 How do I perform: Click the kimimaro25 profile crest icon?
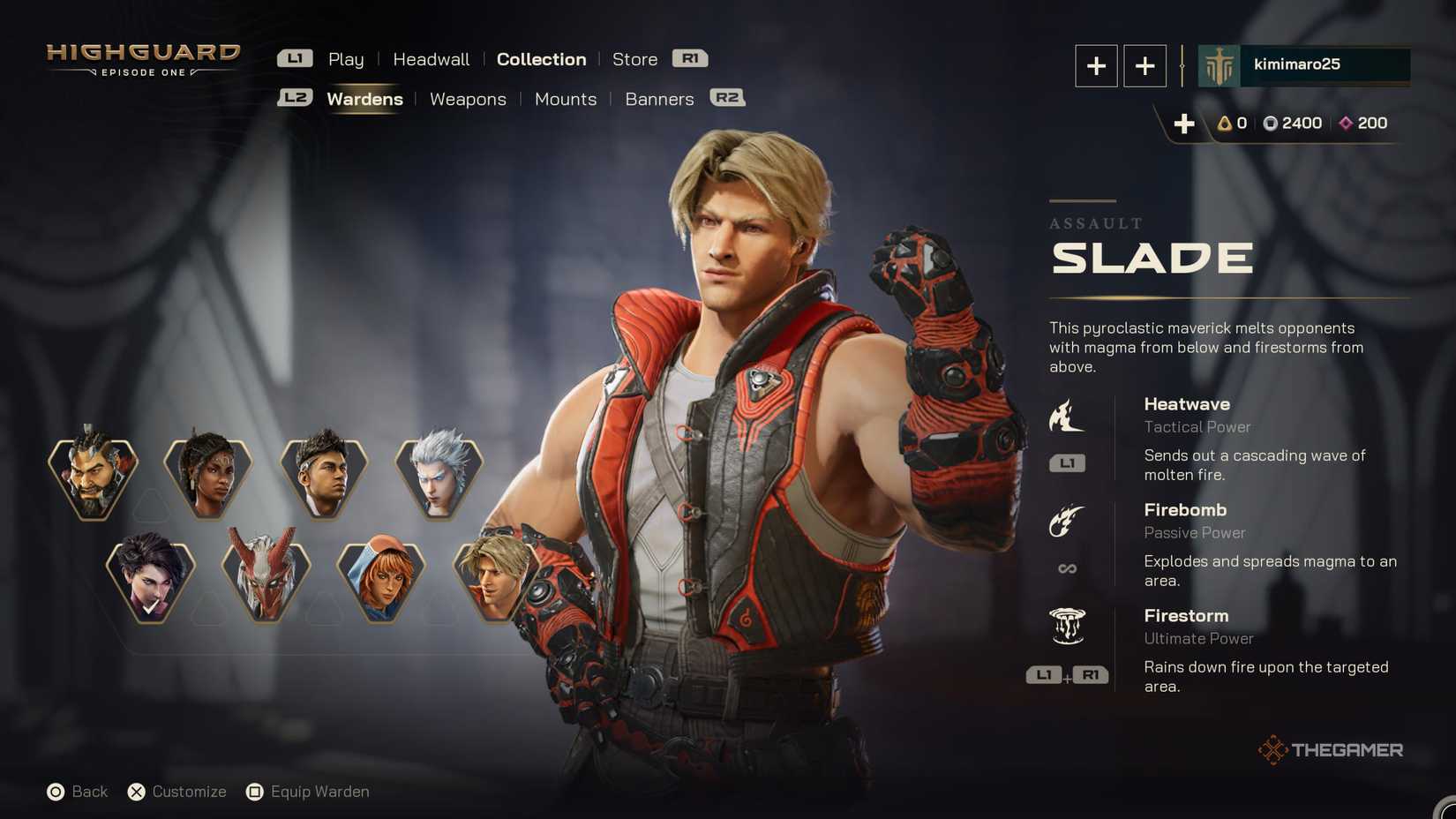click(x=1219, y=64)
